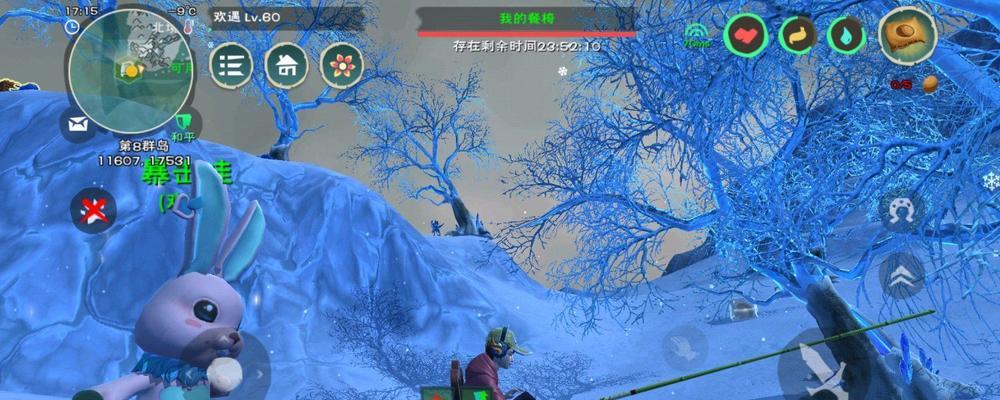Viewport: 1000px width, 400px height.
Task: Check the water drop thirst status
Action: pyautogui.click(x=848, y=36)
